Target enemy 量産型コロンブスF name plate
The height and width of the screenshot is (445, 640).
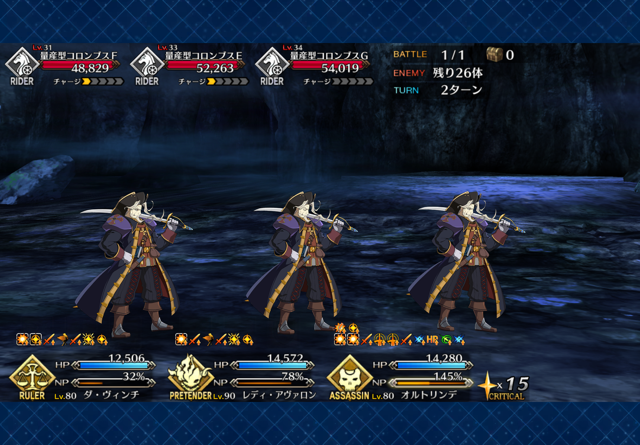pyautogui.click(x=78, y=57)
